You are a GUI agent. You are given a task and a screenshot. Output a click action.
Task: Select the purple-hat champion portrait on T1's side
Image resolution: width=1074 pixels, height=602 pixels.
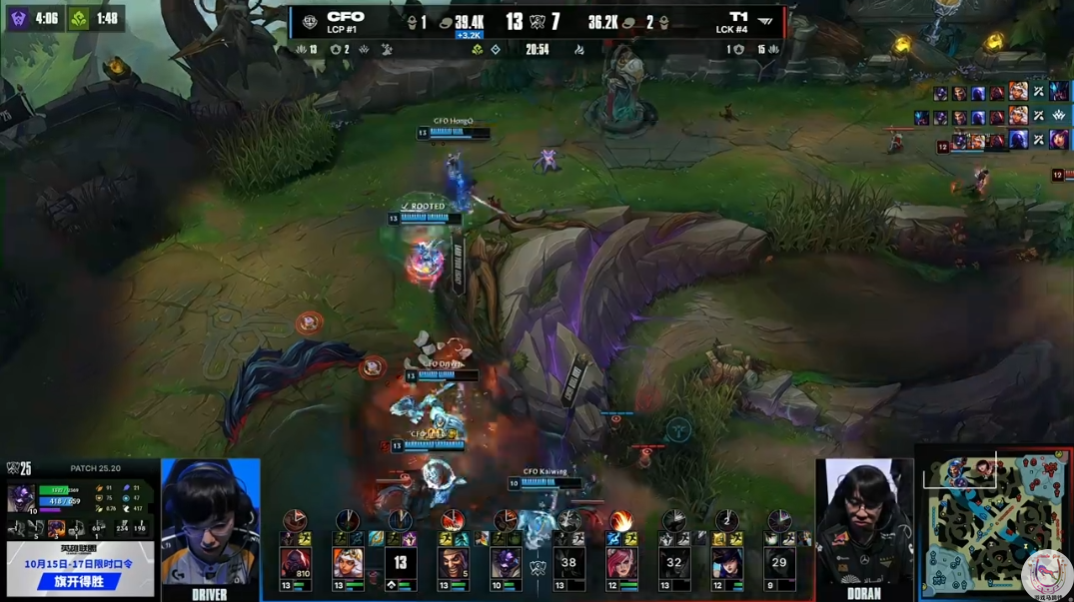[727, 564]
